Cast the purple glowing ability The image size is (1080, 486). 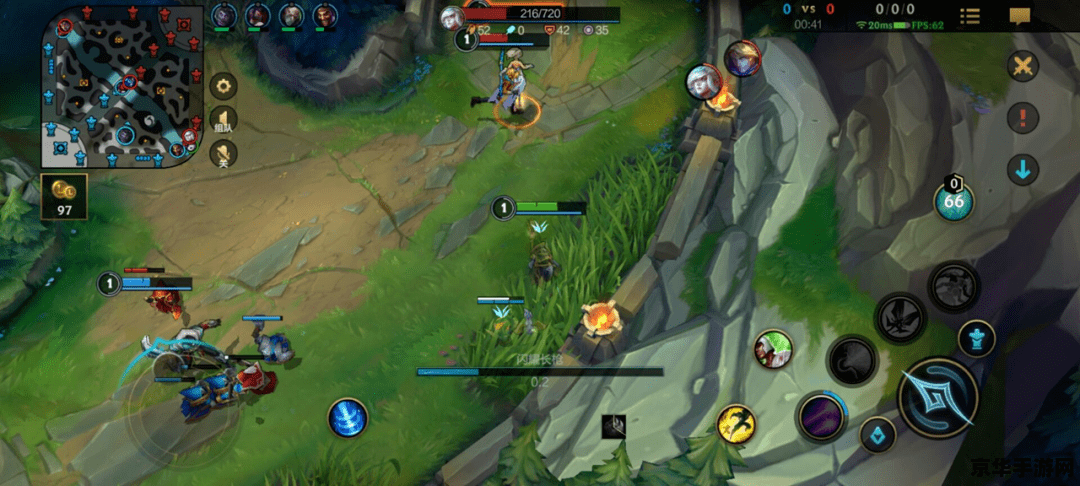[821, 415]
